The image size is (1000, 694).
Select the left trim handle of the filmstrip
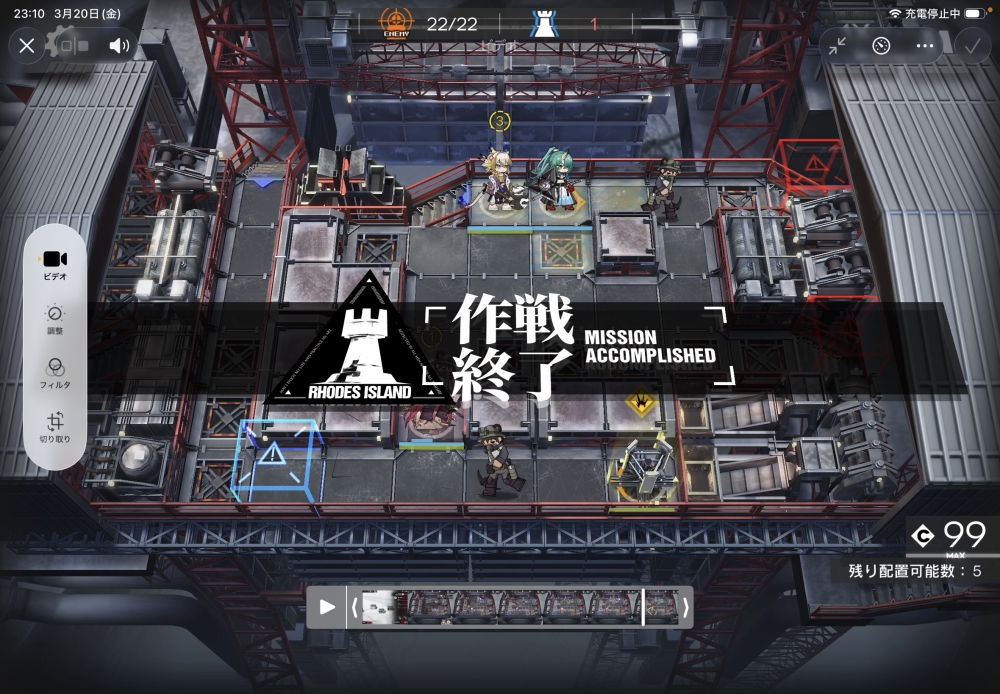[x=354, y=607]
